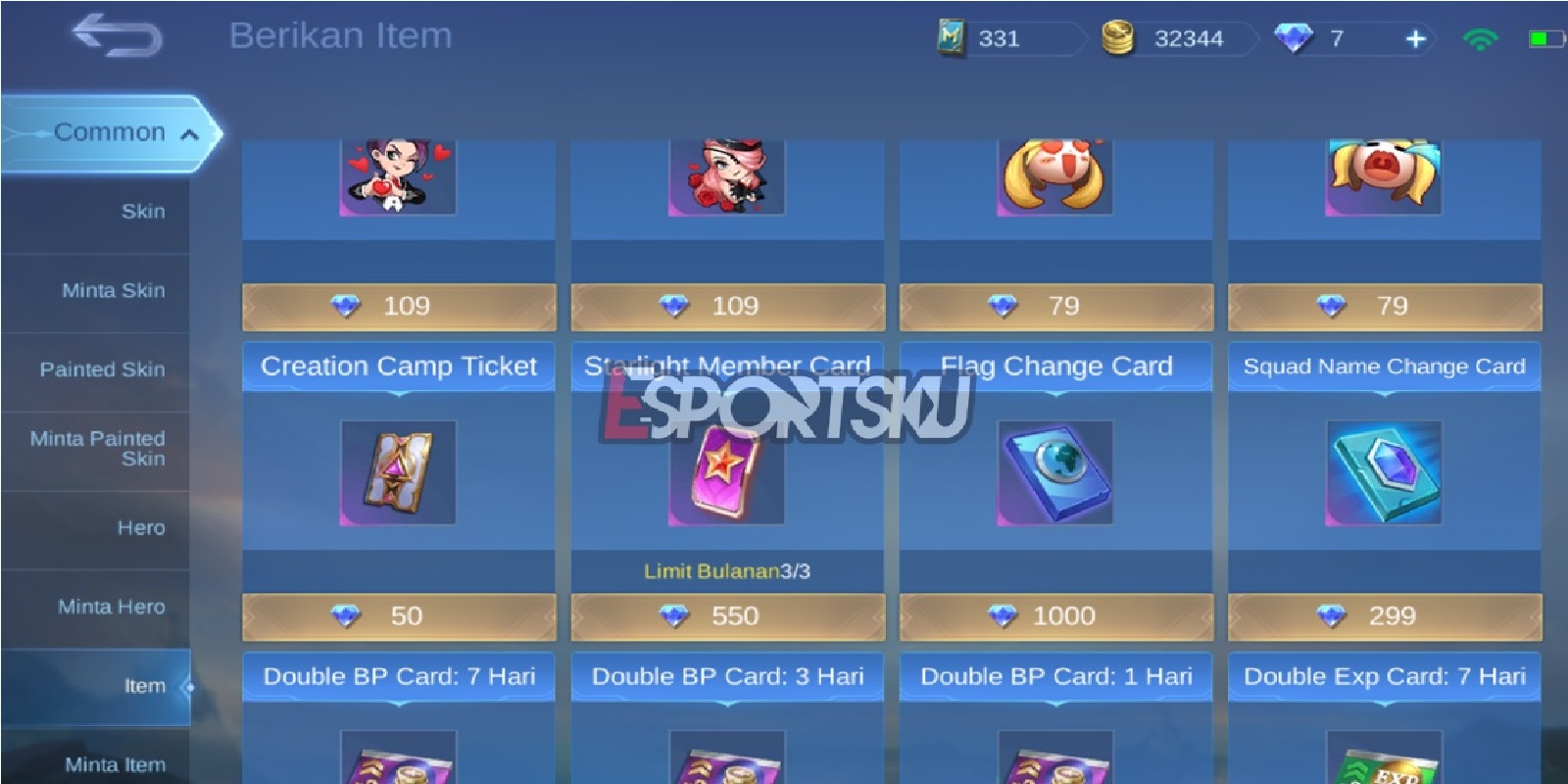Open the Creation Camp Ticket item icon
1568x784 pixels.
[x=398, y=473]
